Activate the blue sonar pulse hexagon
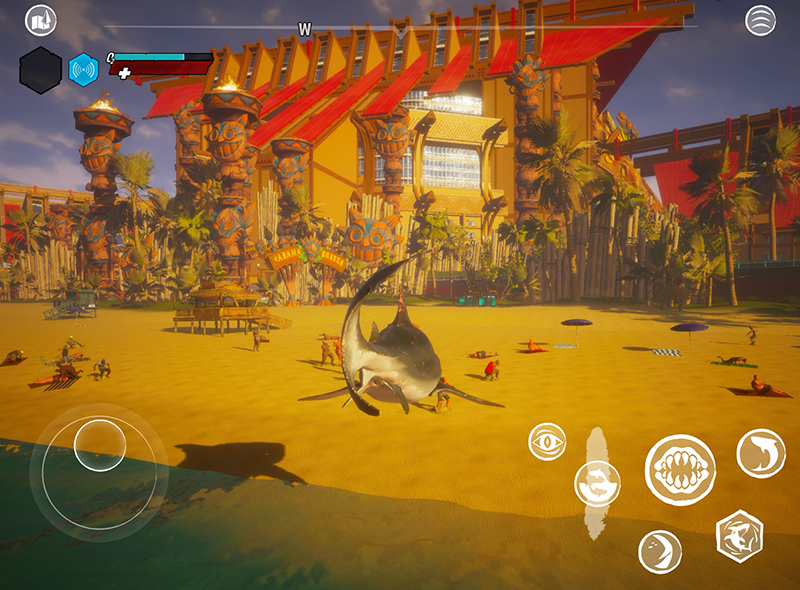800x590 pixels. click(x=83, y=69)
